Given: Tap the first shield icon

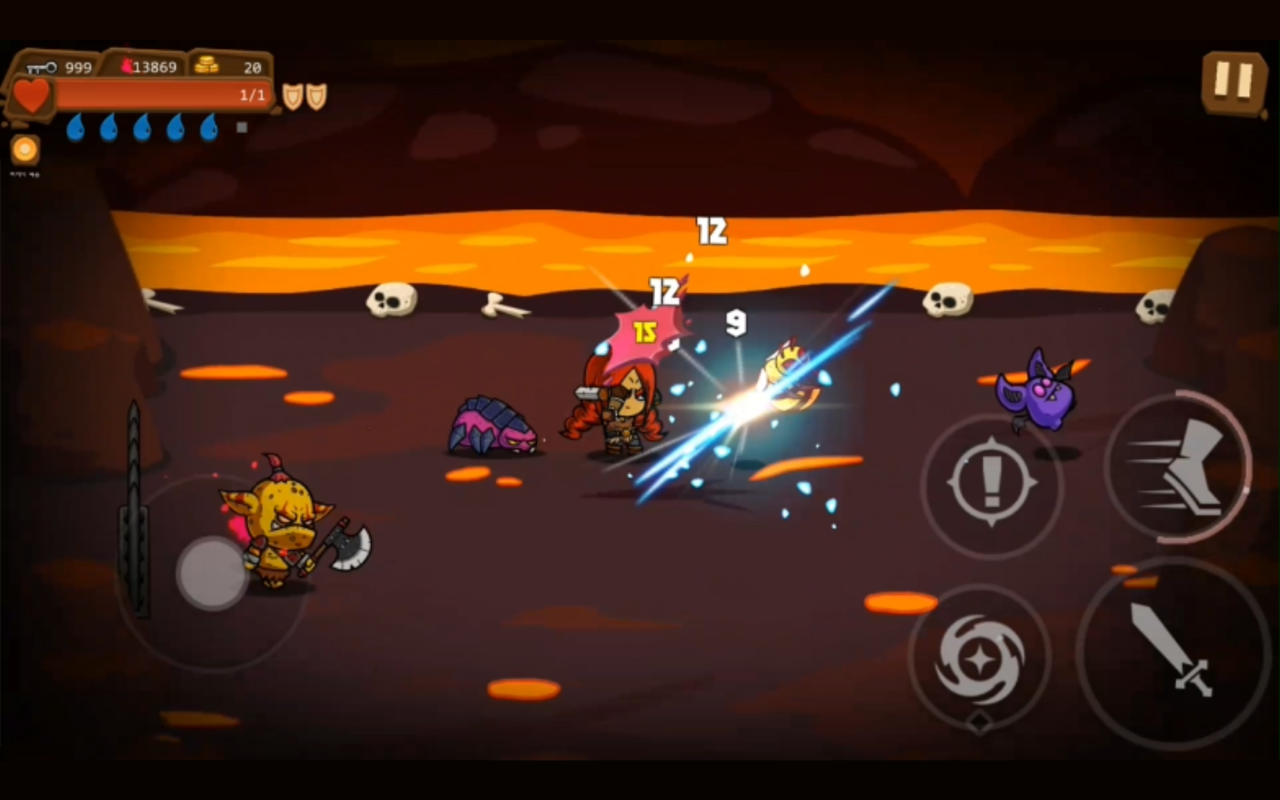Looking at the screenshot, I should coord(290,95).
